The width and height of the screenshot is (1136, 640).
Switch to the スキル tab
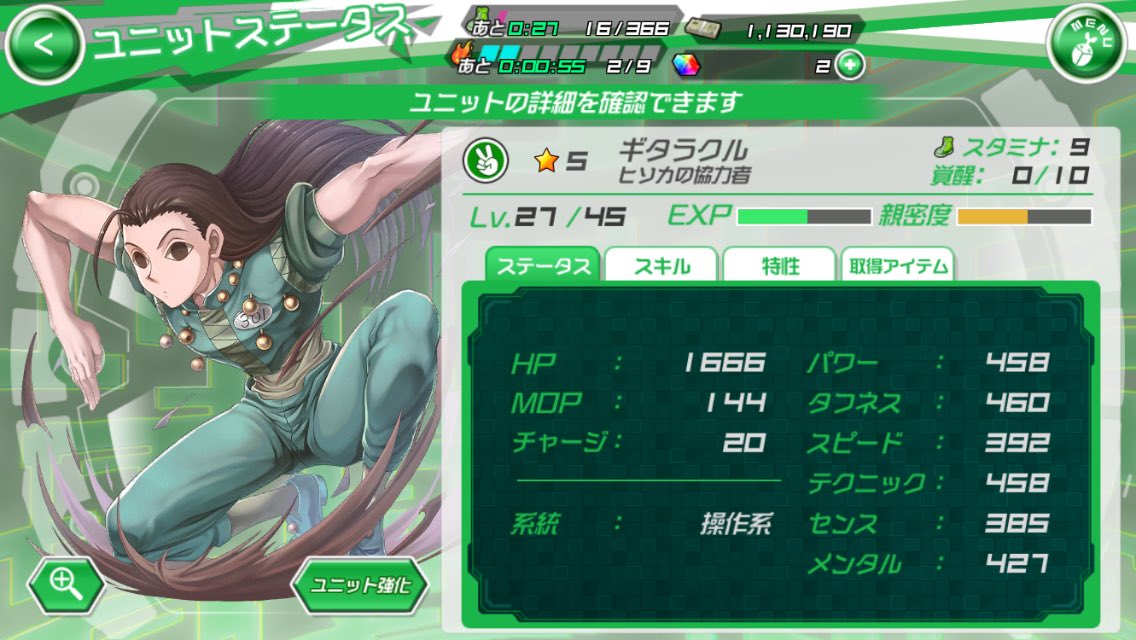661,265
